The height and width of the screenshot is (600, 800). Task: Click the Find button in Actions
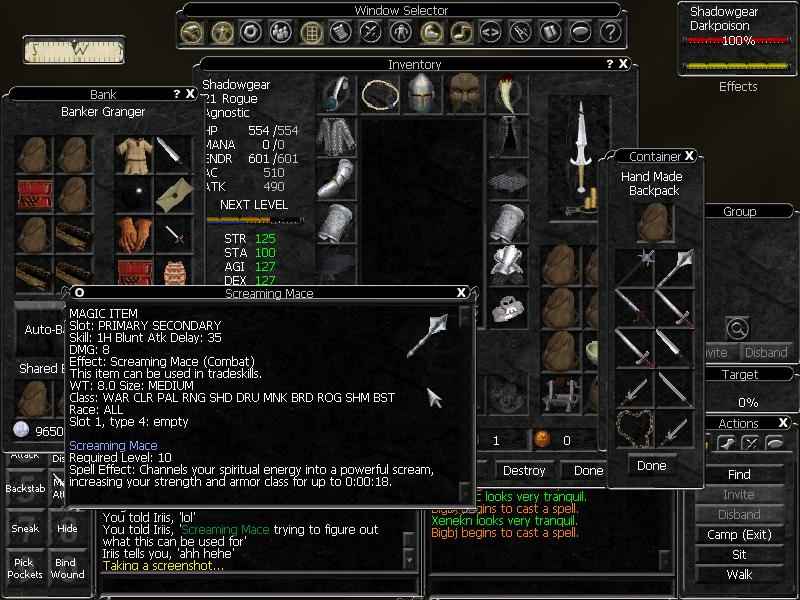click(x=739, y=474)
